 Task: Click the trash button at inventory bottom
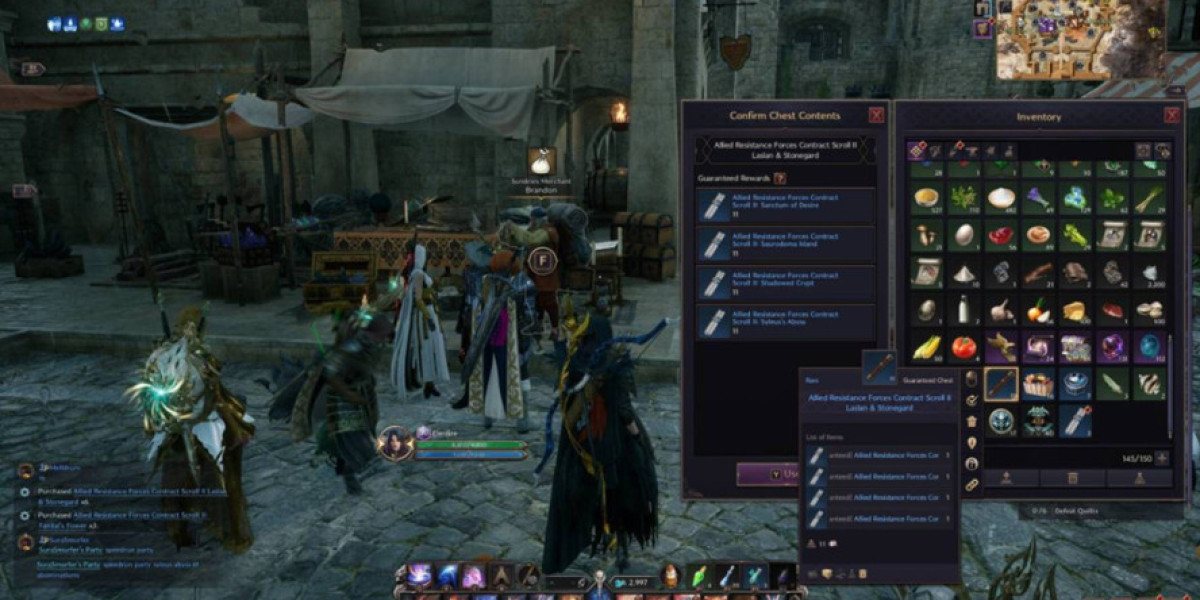click(x=1071, y=479)
